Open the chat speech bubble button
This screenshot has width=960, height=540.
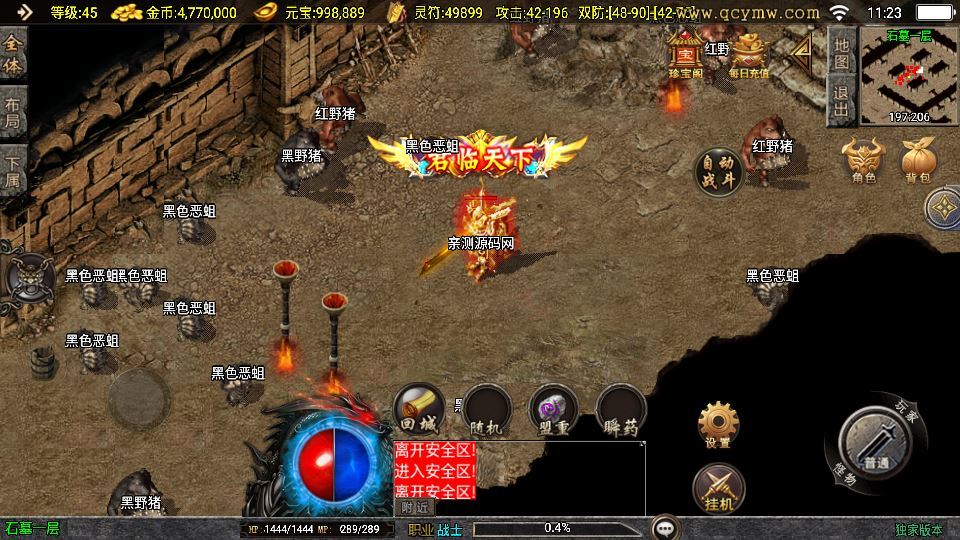(664, 527)
